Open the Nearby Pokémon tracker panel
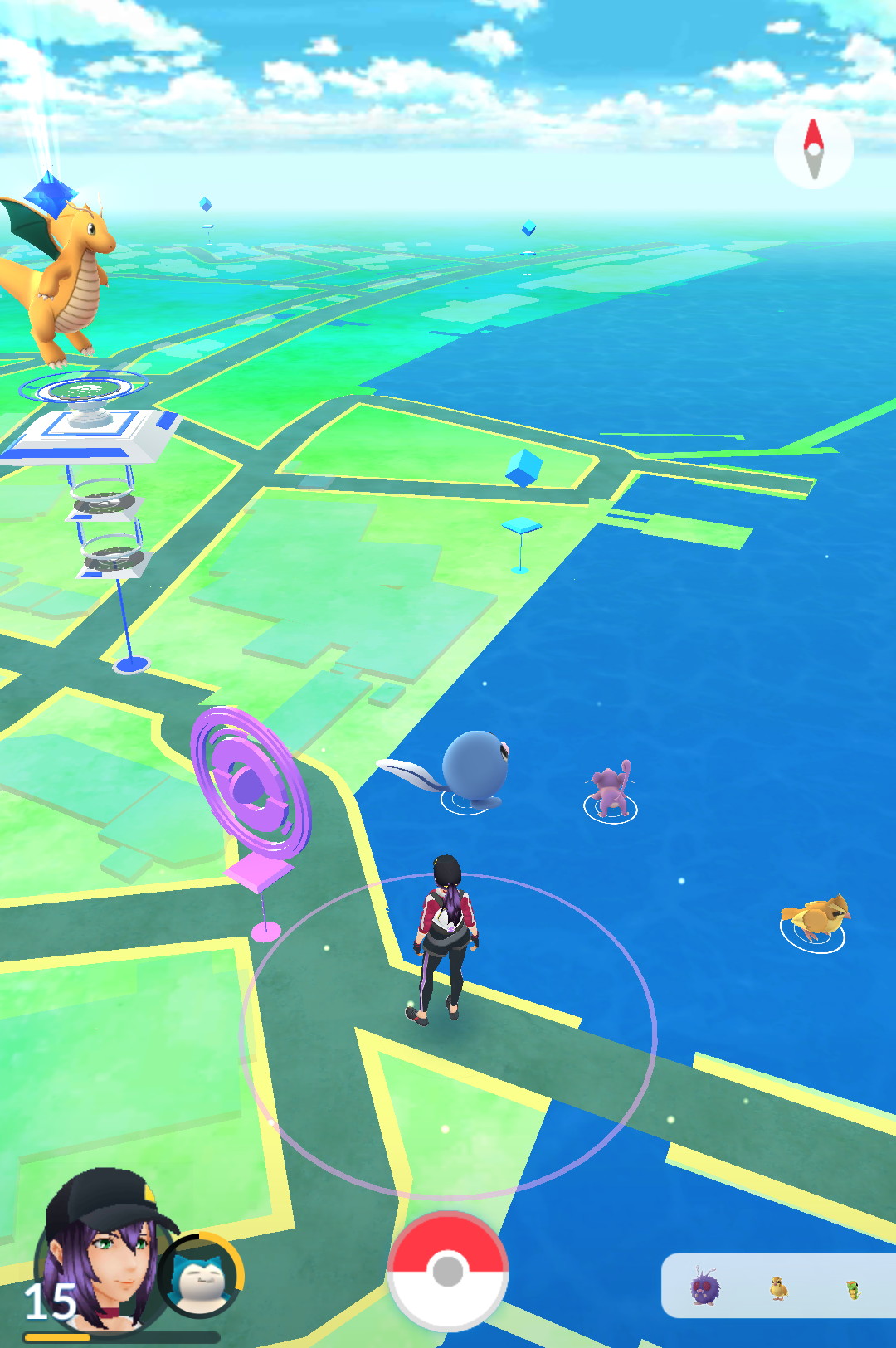The height and width of the screenshot is (1348, 896). [777, 1286]
